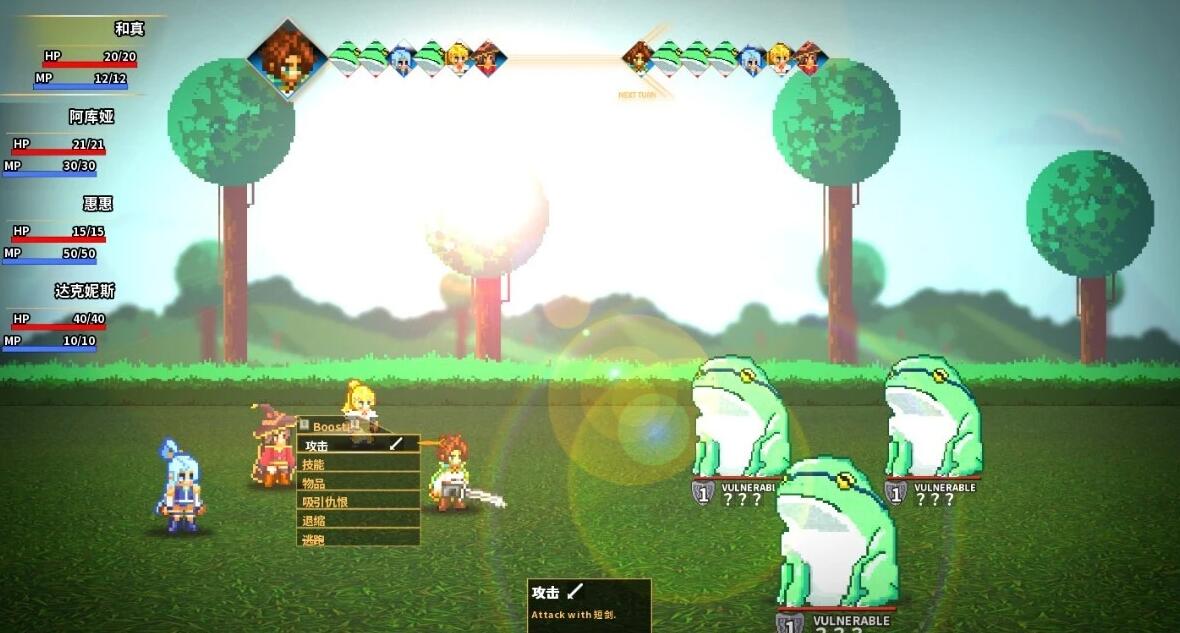Viewport: 1180px width, 633px height.
Task: Select 阿库娅's party status panel
Action: (x=60, y=143)
